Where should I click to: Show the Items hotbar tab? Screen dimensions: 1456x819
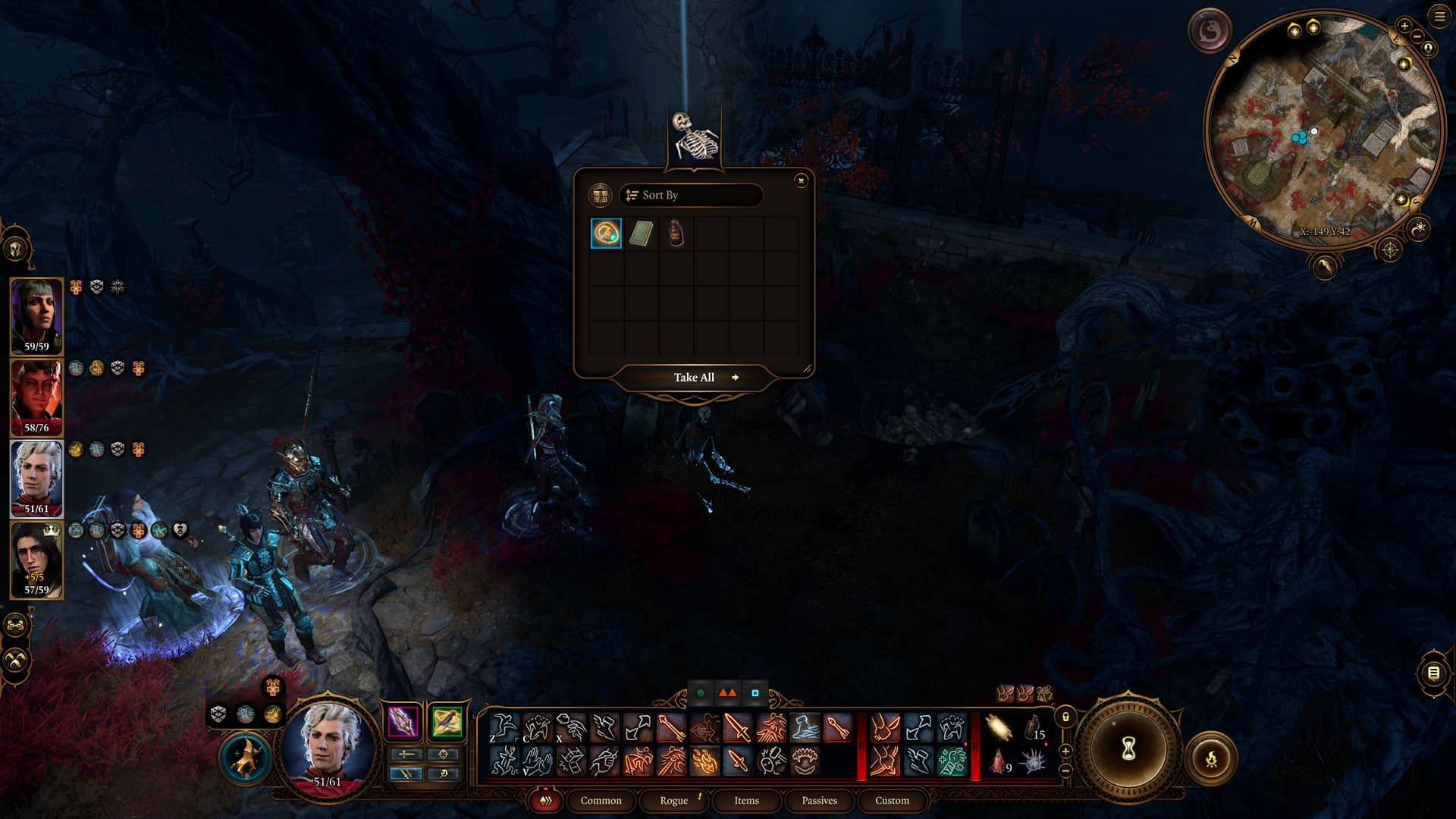746,801
